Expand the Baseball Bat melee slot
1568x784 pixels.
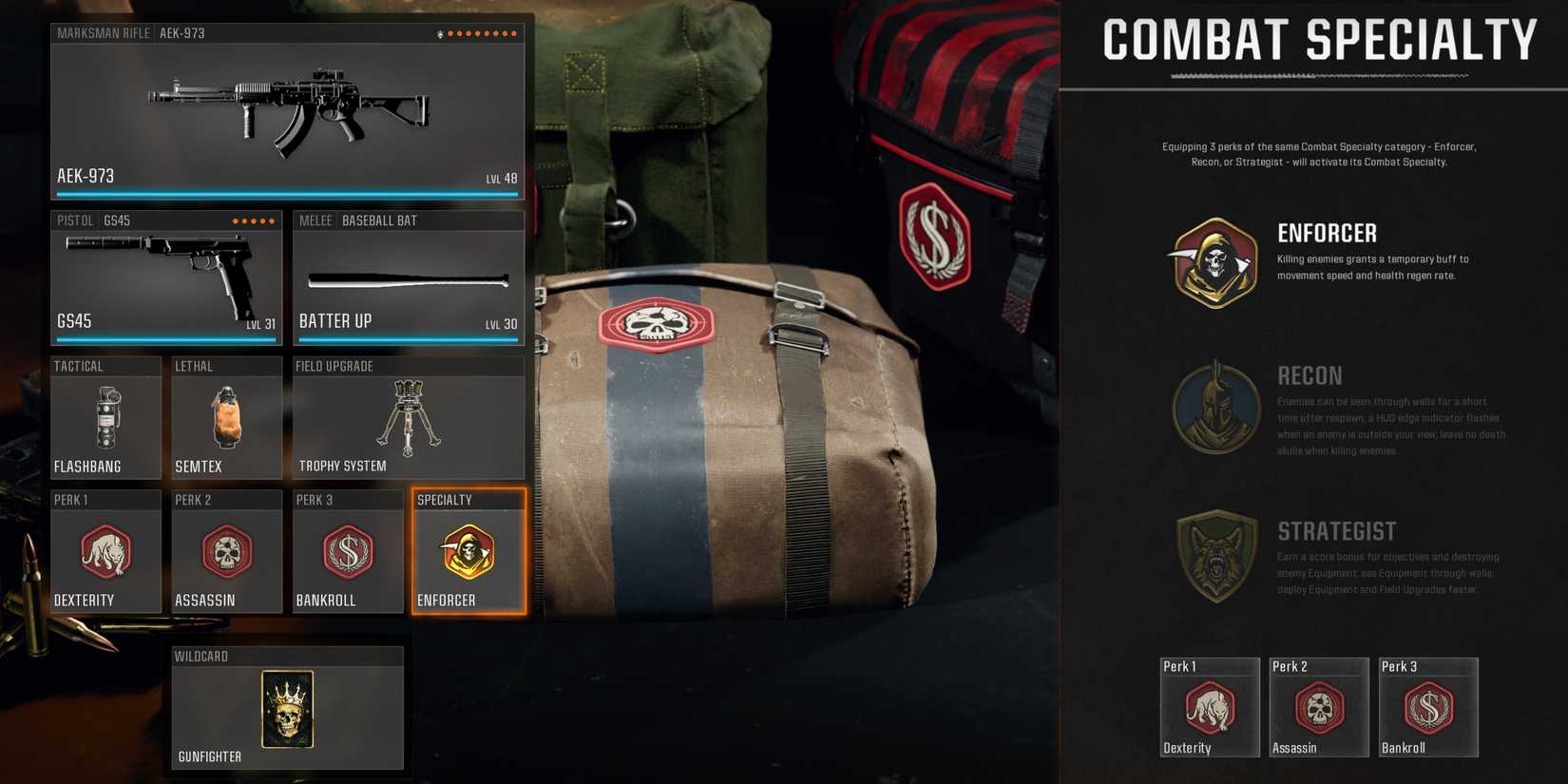point(407,276)
